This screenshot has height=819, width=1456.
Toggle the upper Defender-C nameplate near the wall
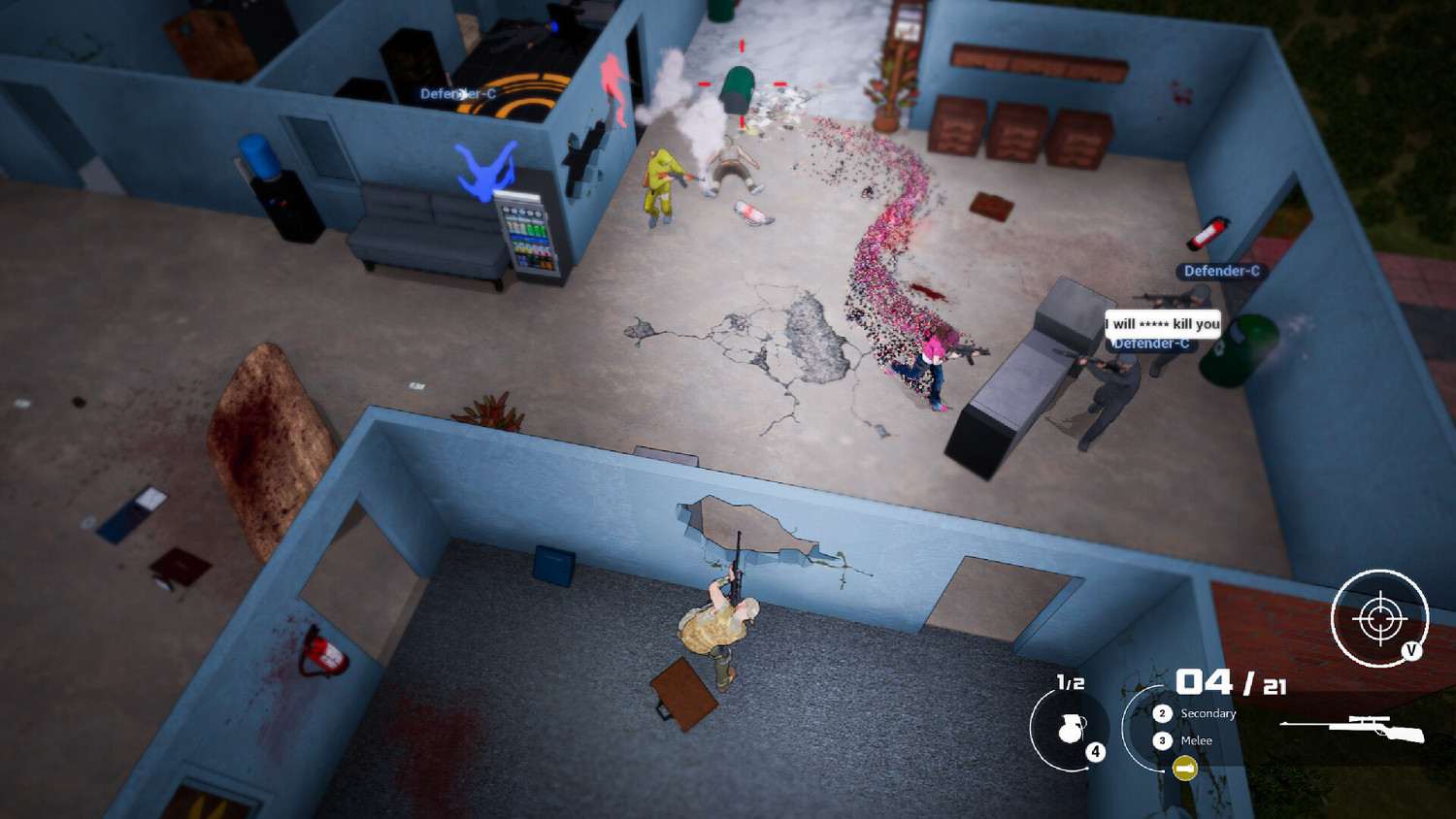[x=1221, y=273]
